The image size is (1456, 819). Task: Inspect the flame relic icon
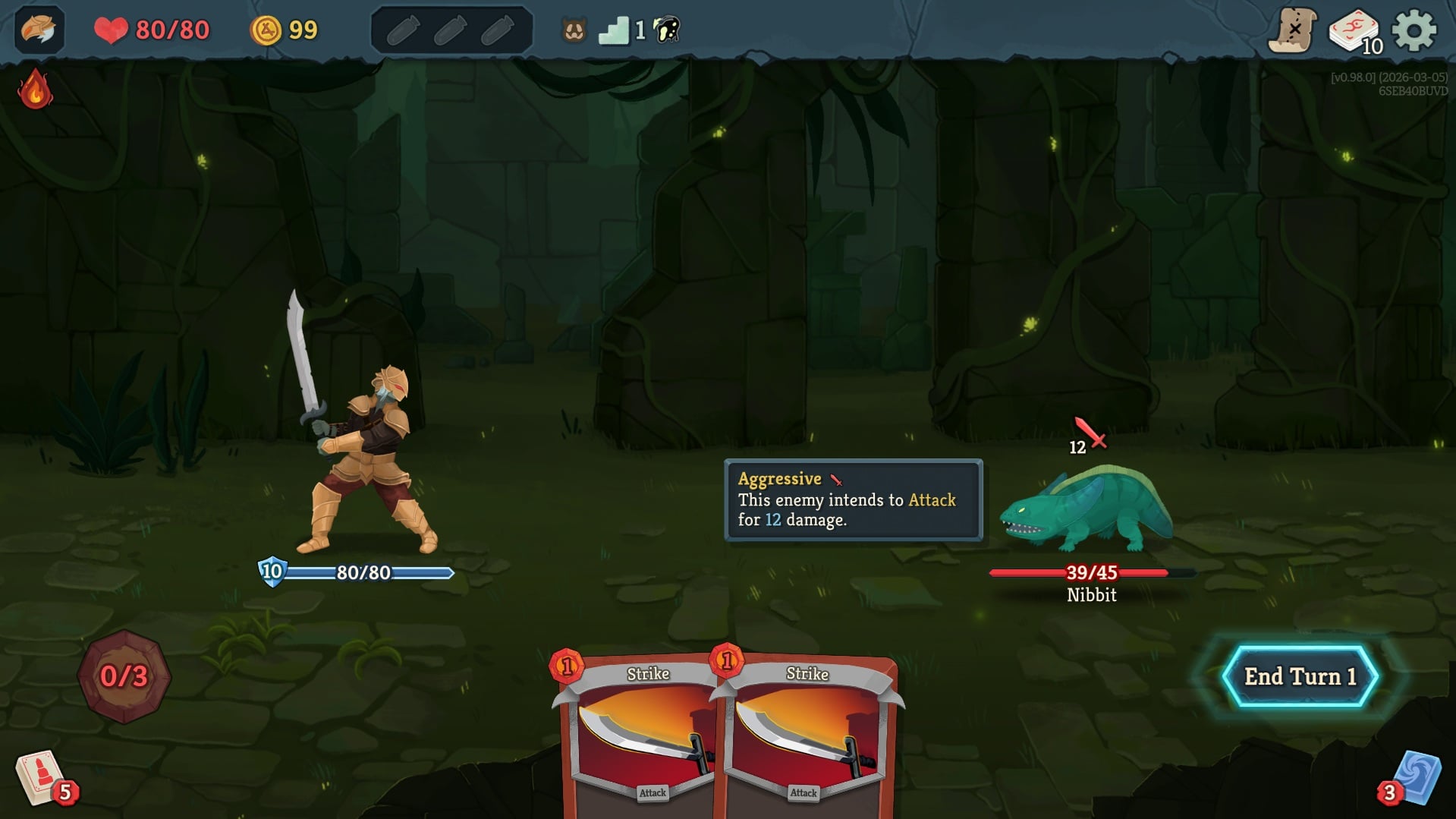(x=35, y=90)
